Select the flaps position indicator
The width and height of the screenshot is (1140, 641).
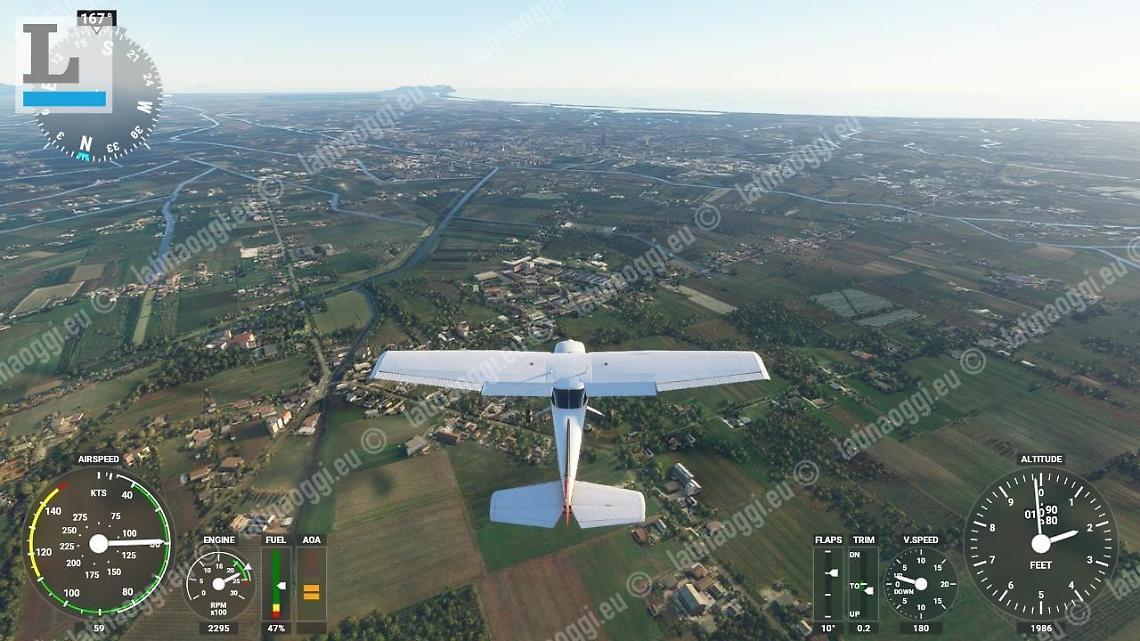(828, 584)
